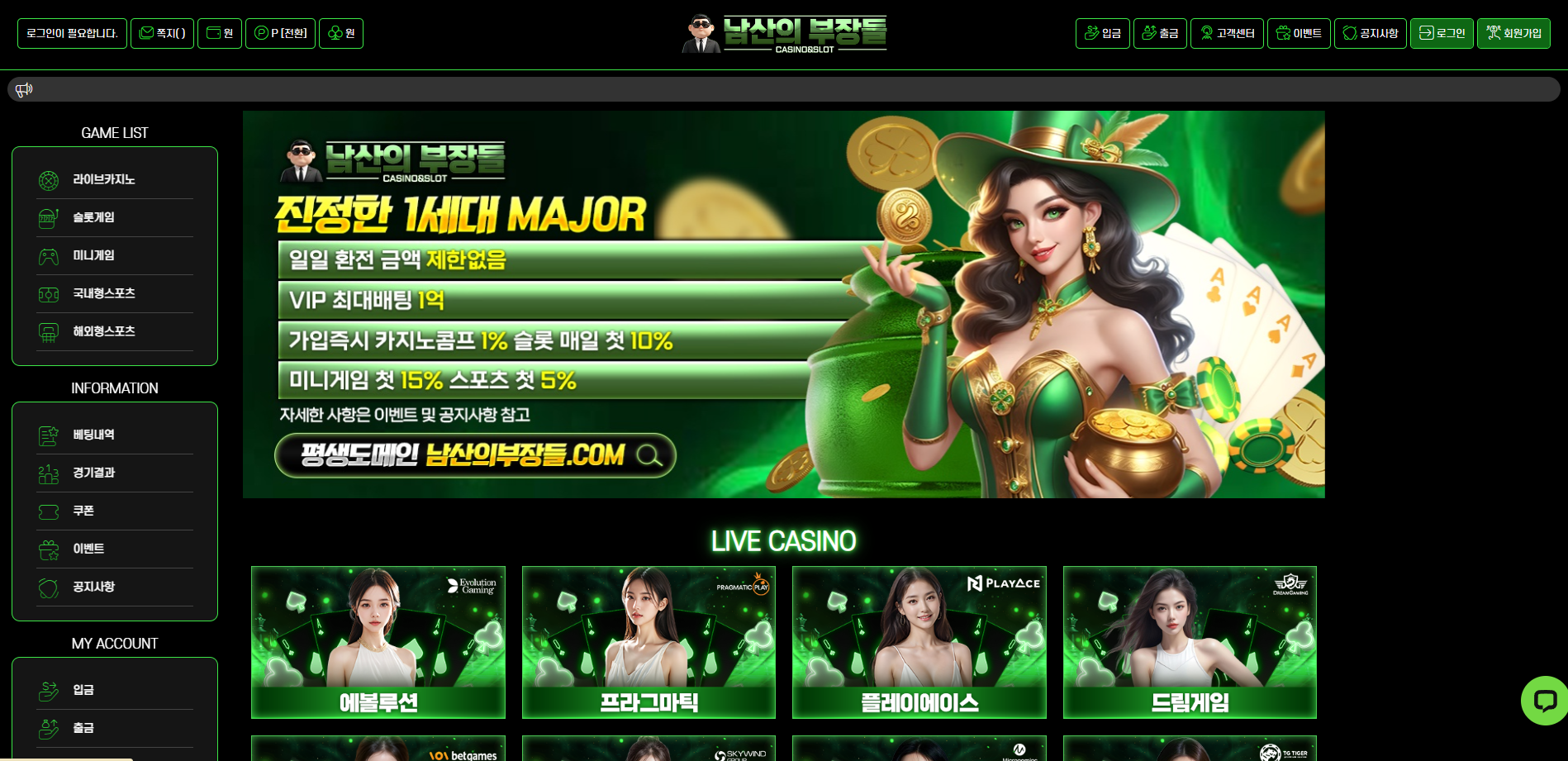Open the 쪽지 messages button in header

click(162, 34)
